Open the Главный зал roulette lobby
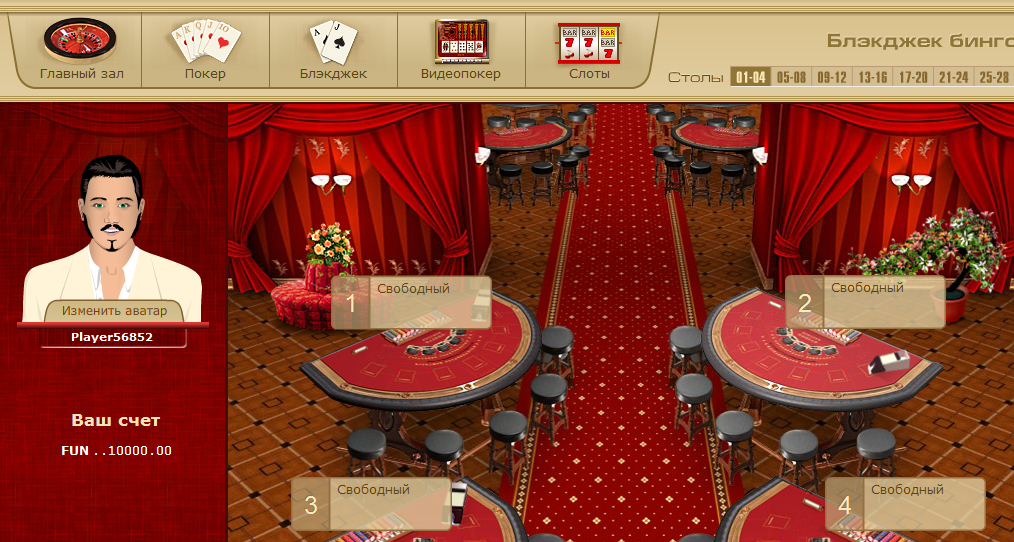 tap(79, 49)
